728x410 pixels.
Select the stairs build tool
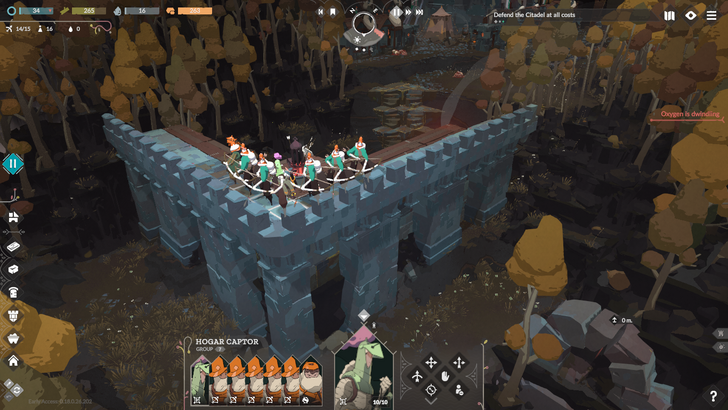pos(13,217)
